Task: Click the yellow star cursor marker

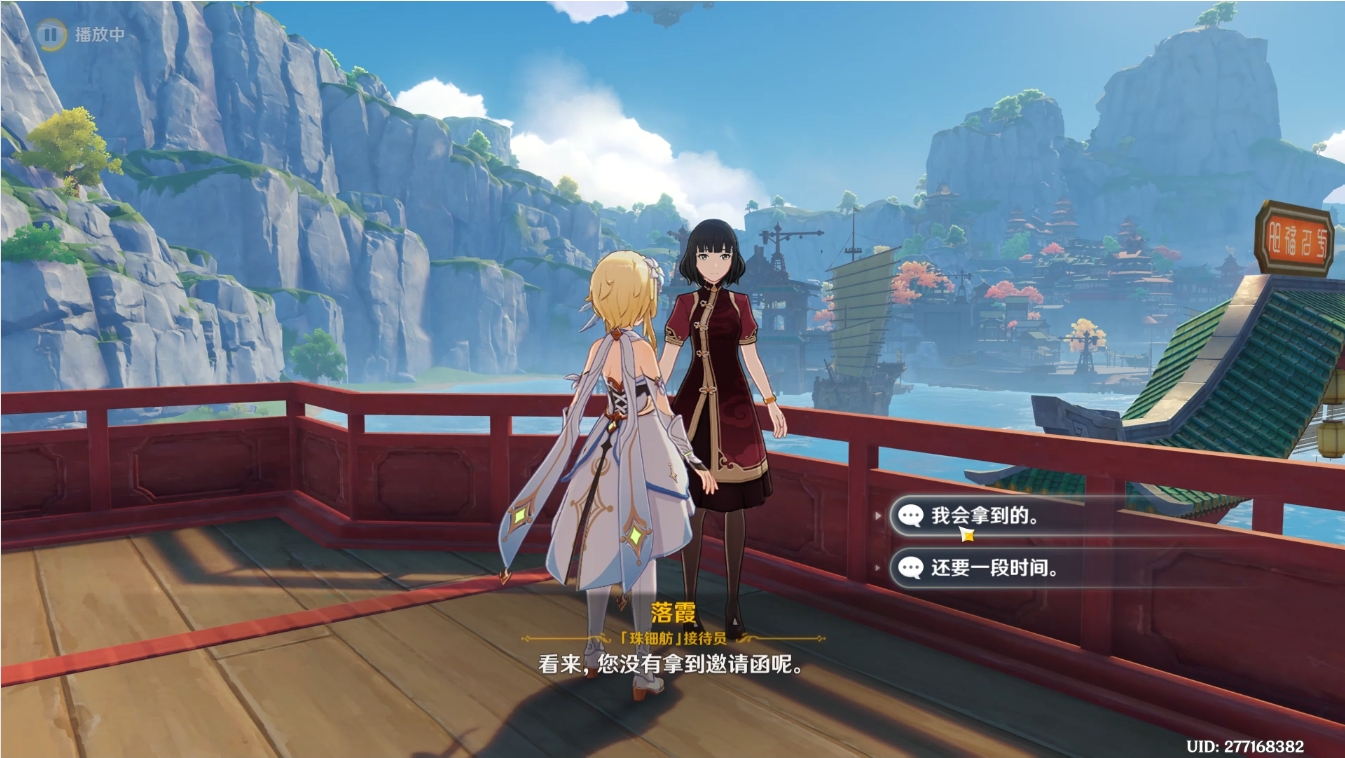Action: click(966, 535)
